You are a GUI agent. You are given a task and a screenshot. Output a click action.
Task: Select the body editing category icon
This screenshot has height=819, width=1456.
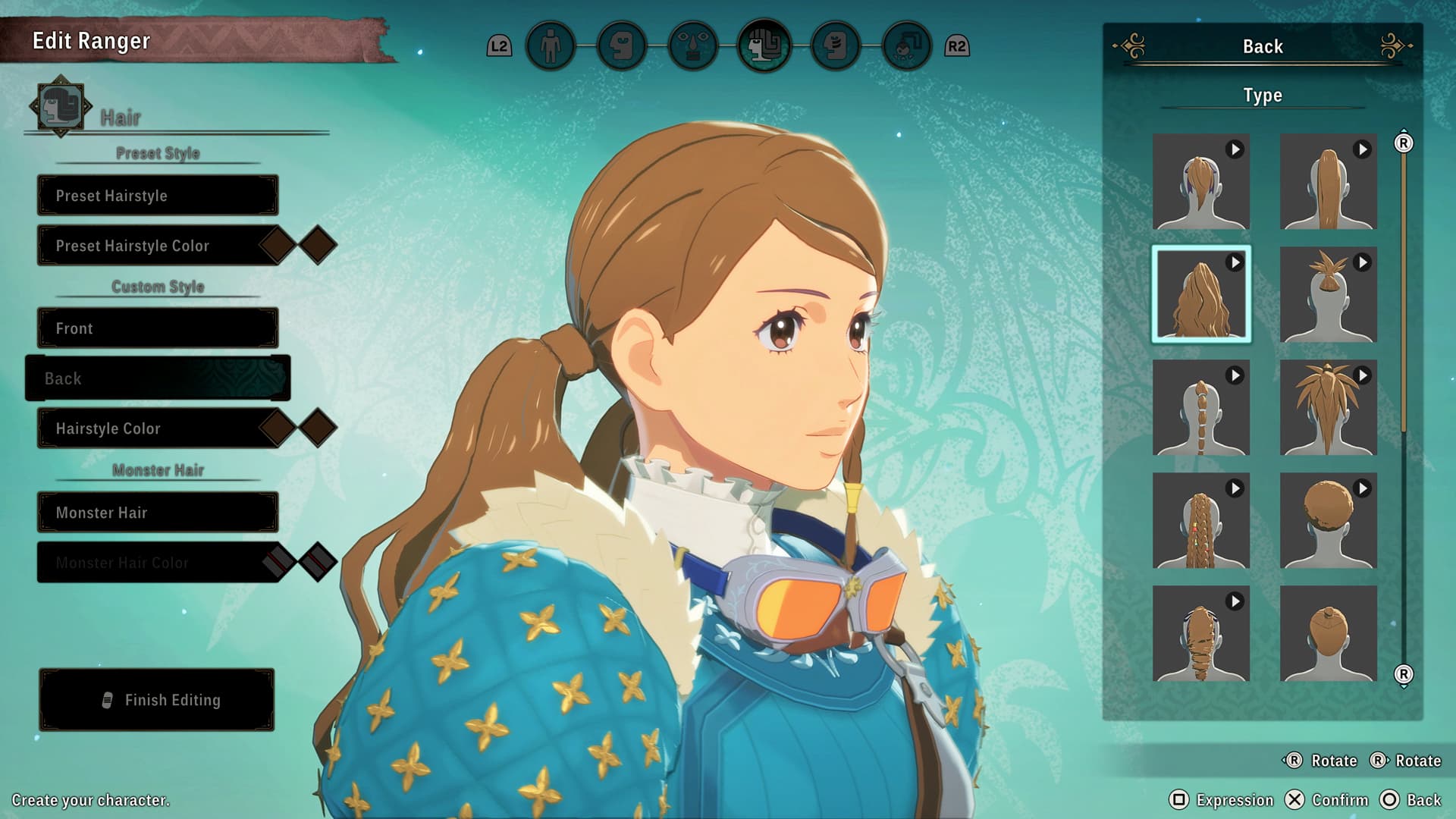pos(550,45)
